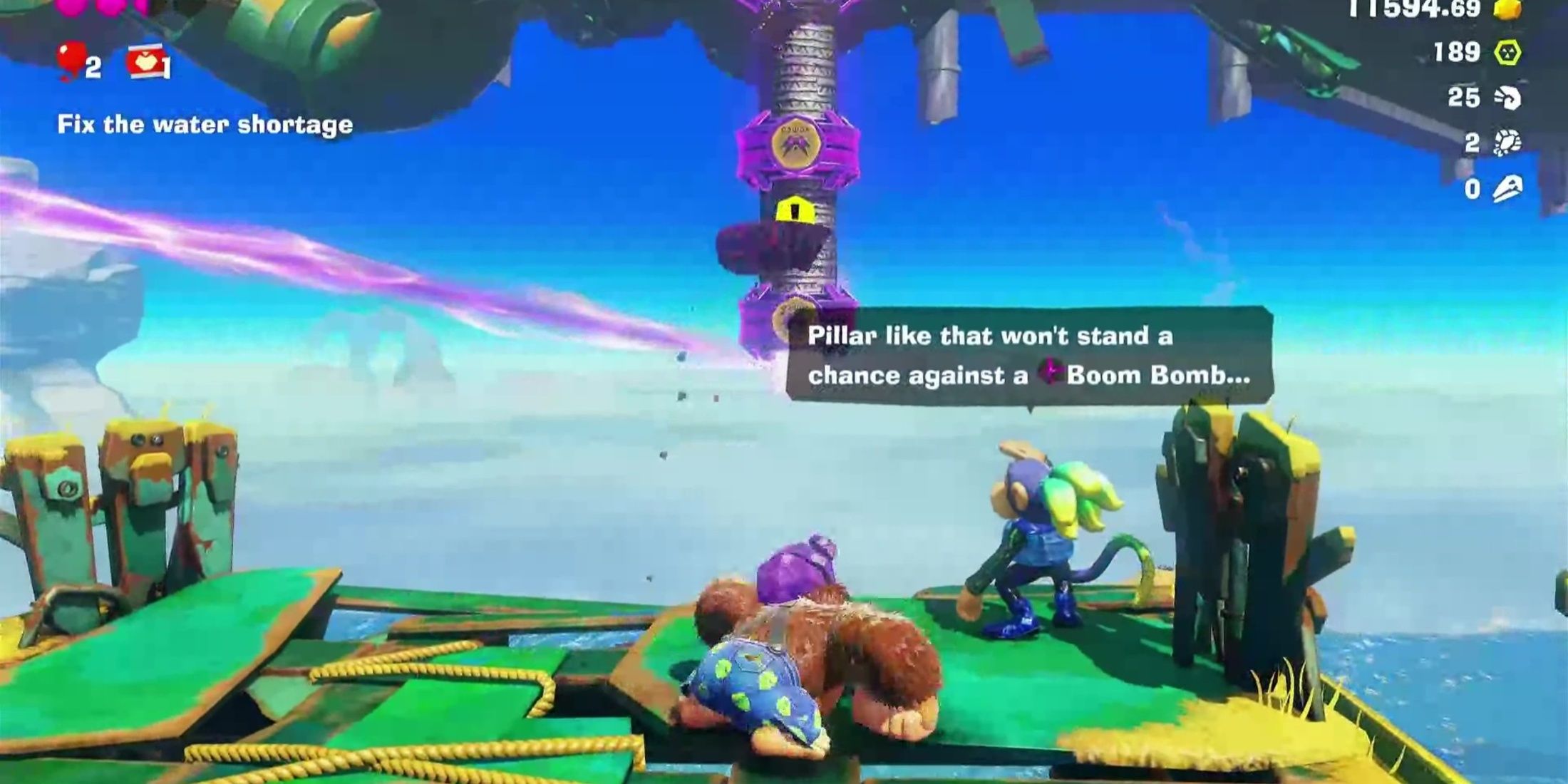Select the fossil icon beside the 0 count

1507,189
